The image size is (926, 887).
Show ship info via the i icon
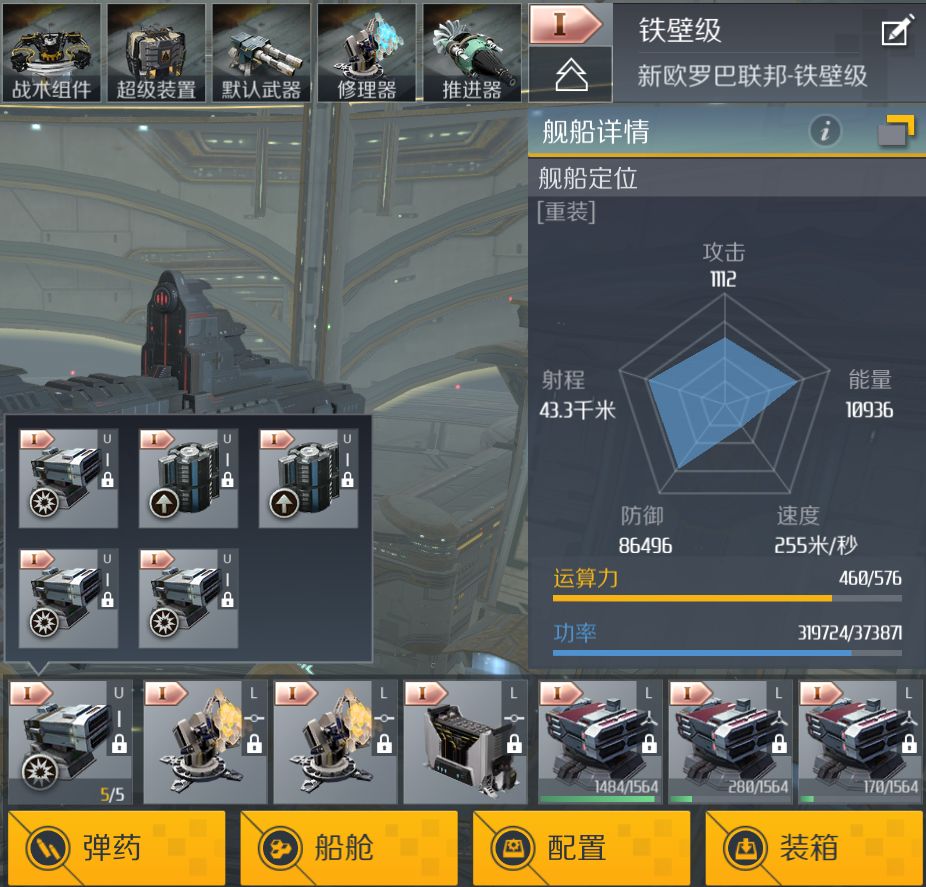(824, 131)
